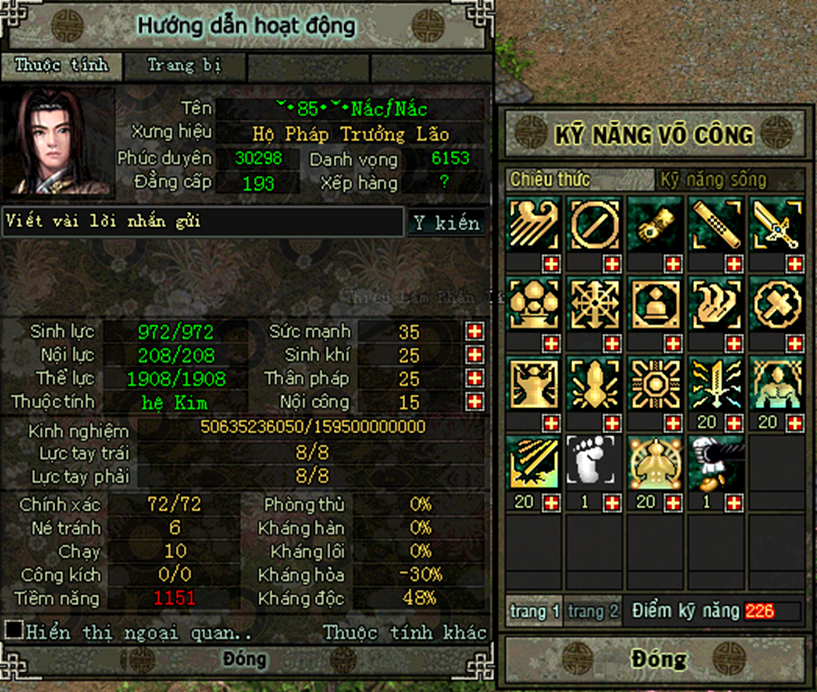Add a point to Sức mạnh
This screenshot has height=692, width=817.
(x=474, y=332)
